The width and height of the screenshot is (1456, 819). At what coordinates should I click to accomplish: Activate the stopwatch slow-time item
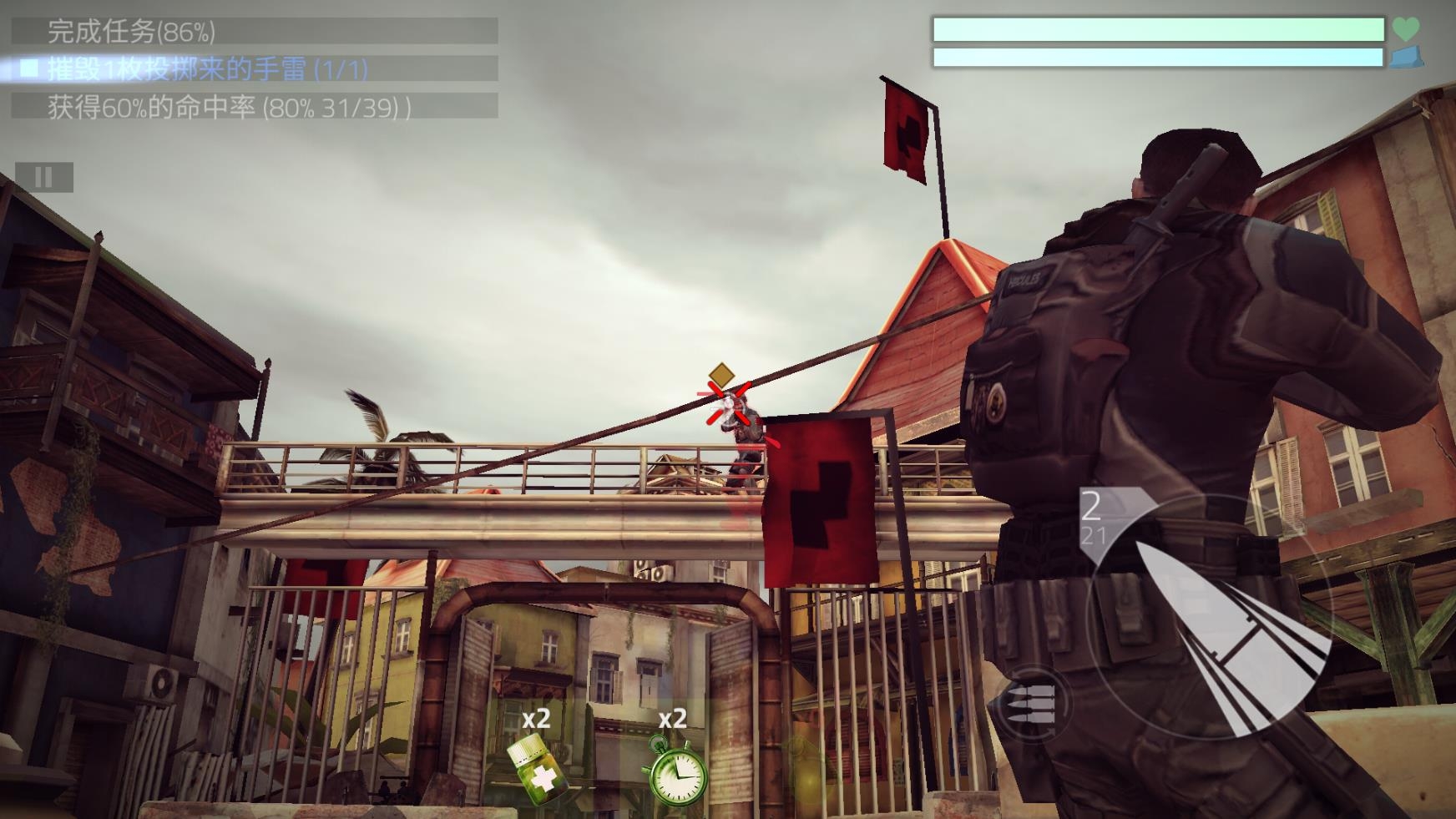pos(677,771)
